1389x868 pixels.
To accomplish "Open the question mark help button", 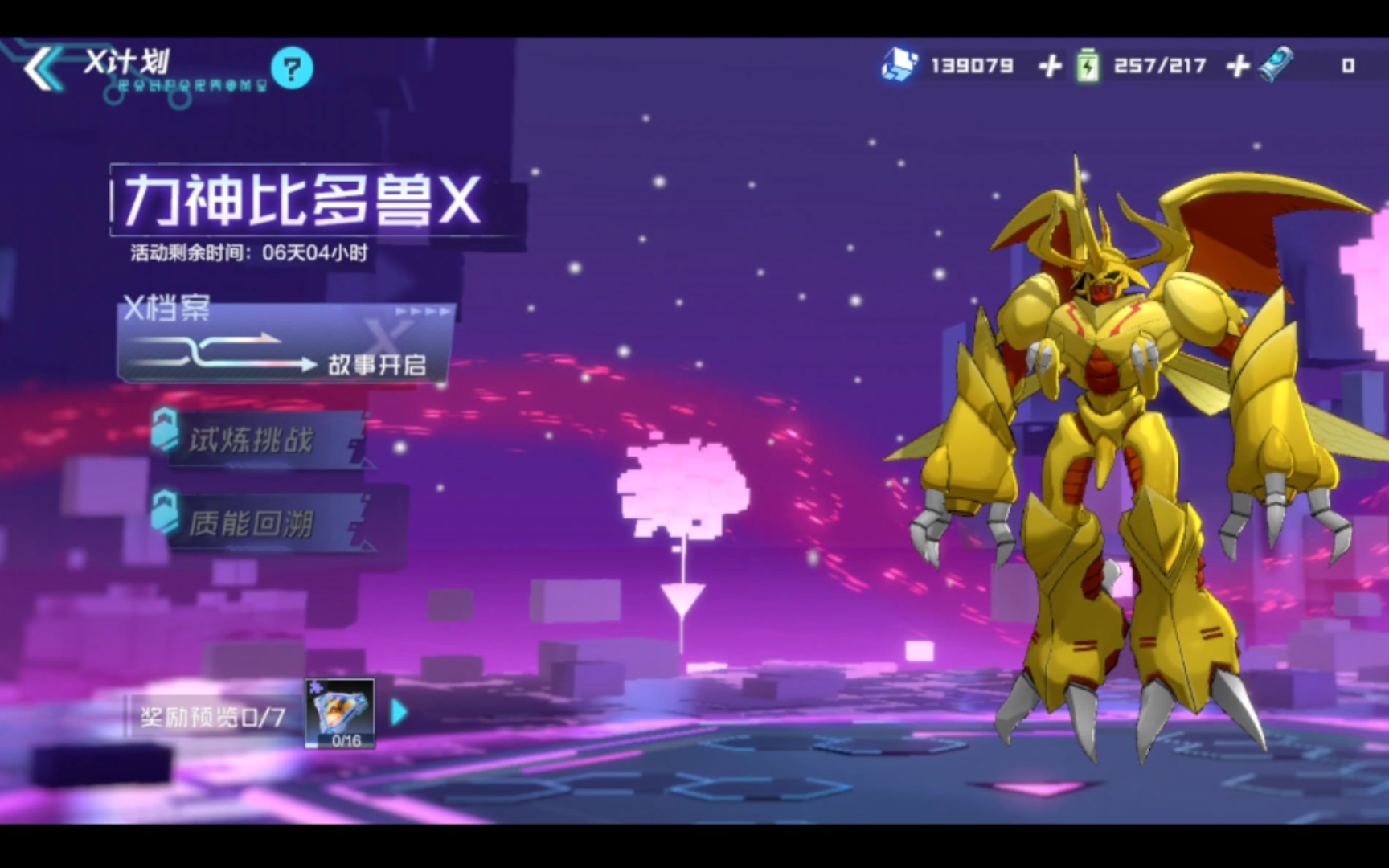I will coord(292,68).
